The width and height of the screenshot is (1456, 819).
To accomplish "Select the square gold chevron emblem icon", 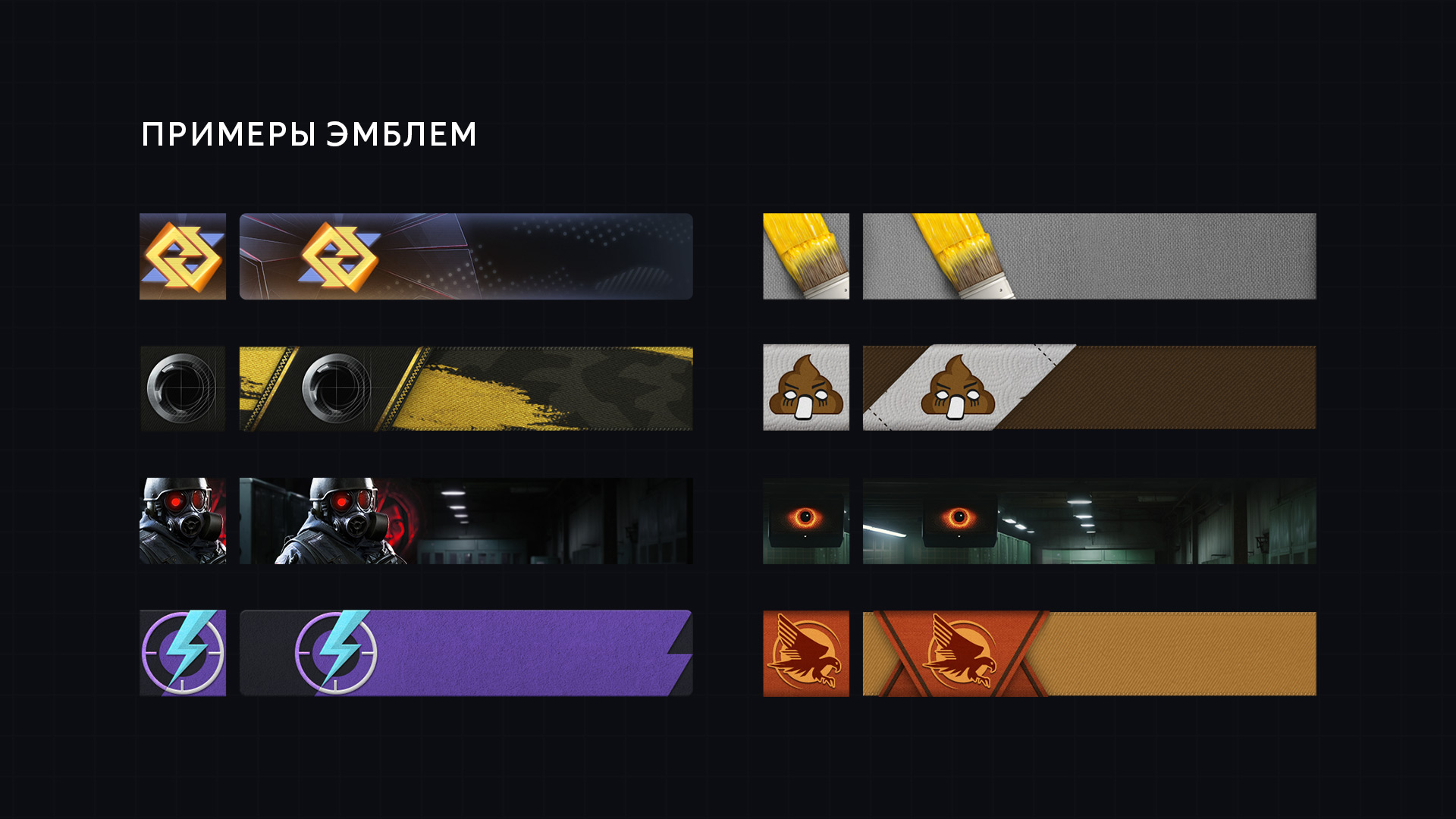I will (x=183, y=256).
